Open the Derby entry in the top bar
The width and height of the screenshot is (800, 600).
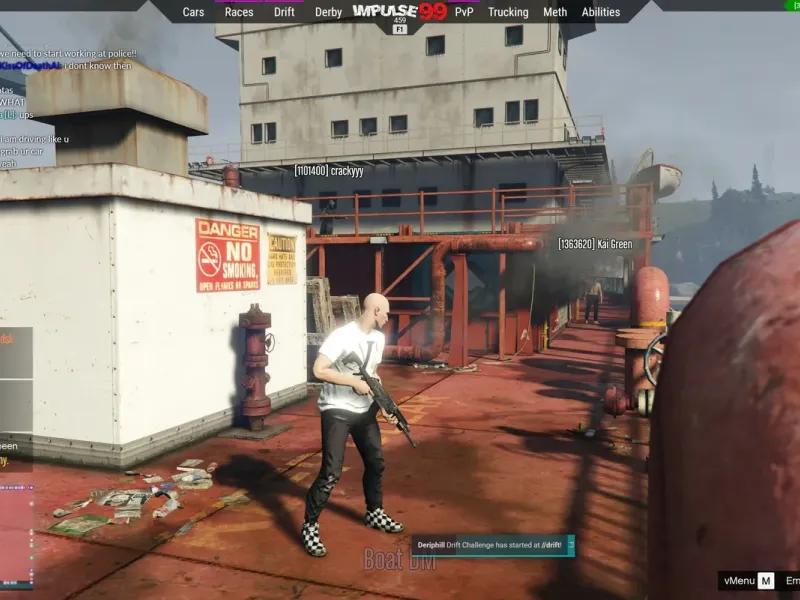[x=328, y=12]
